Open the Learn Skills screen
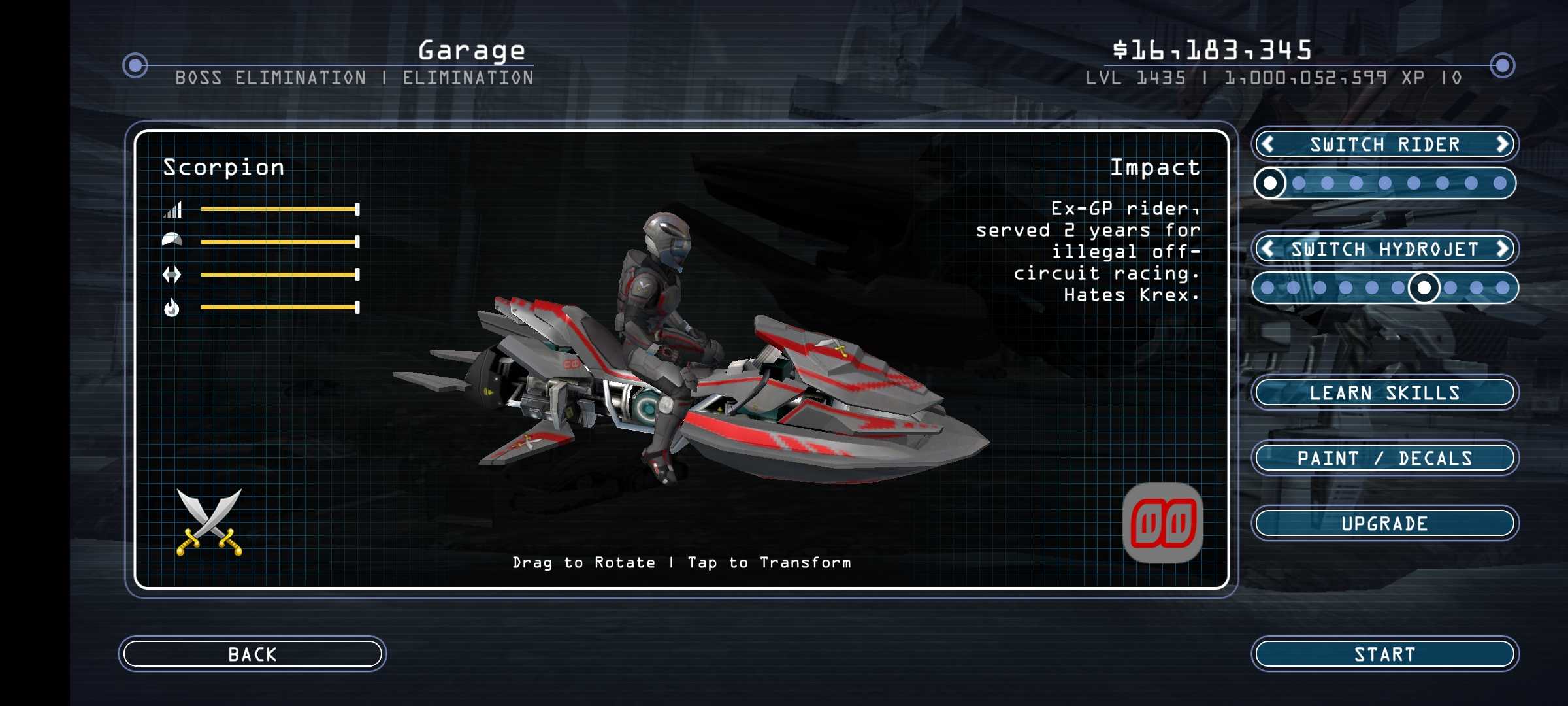This screenshot has width=1568, height=706. (x=1384, y=392)
